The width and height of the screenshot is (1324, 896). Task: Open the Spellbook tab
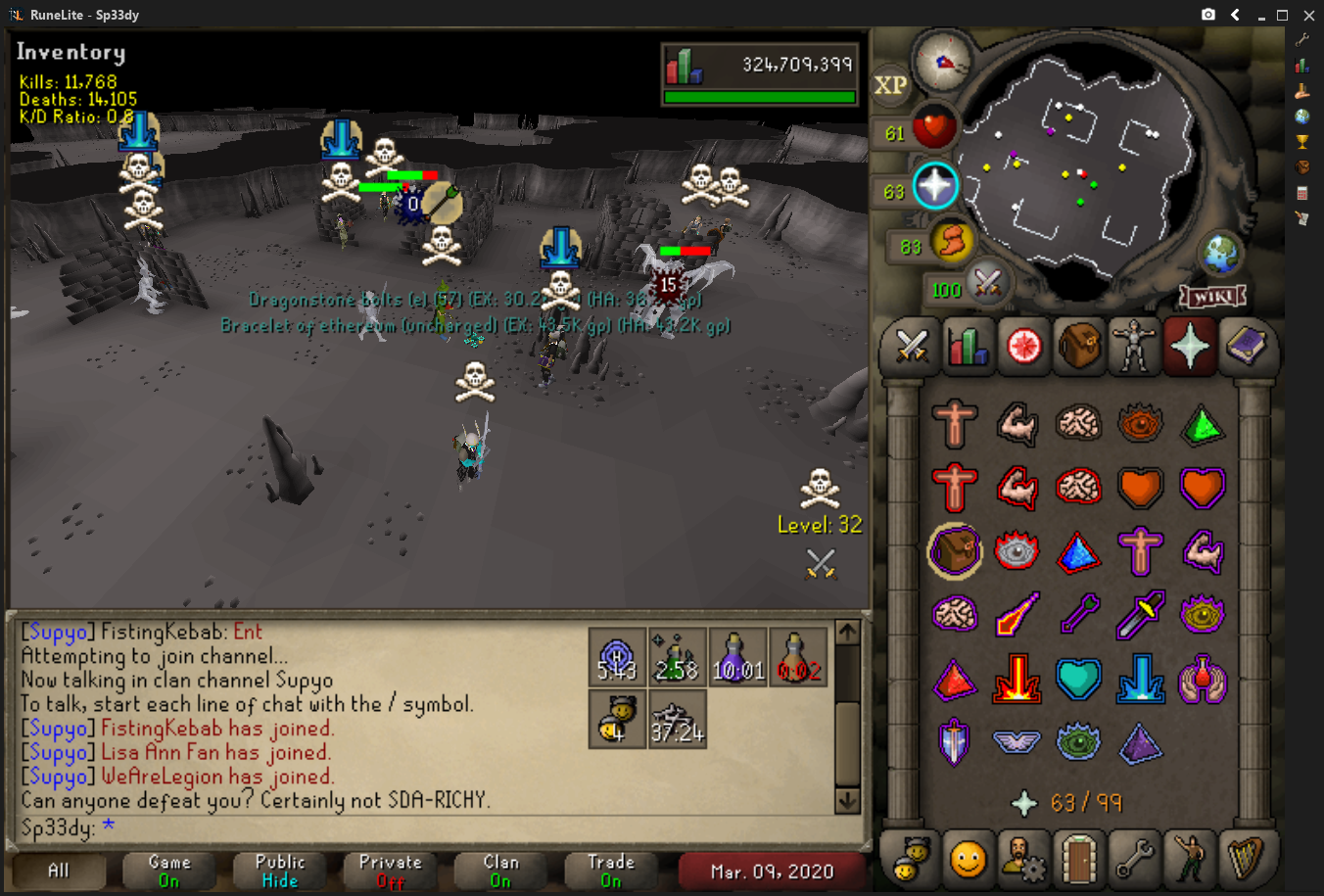[1246, 347]
